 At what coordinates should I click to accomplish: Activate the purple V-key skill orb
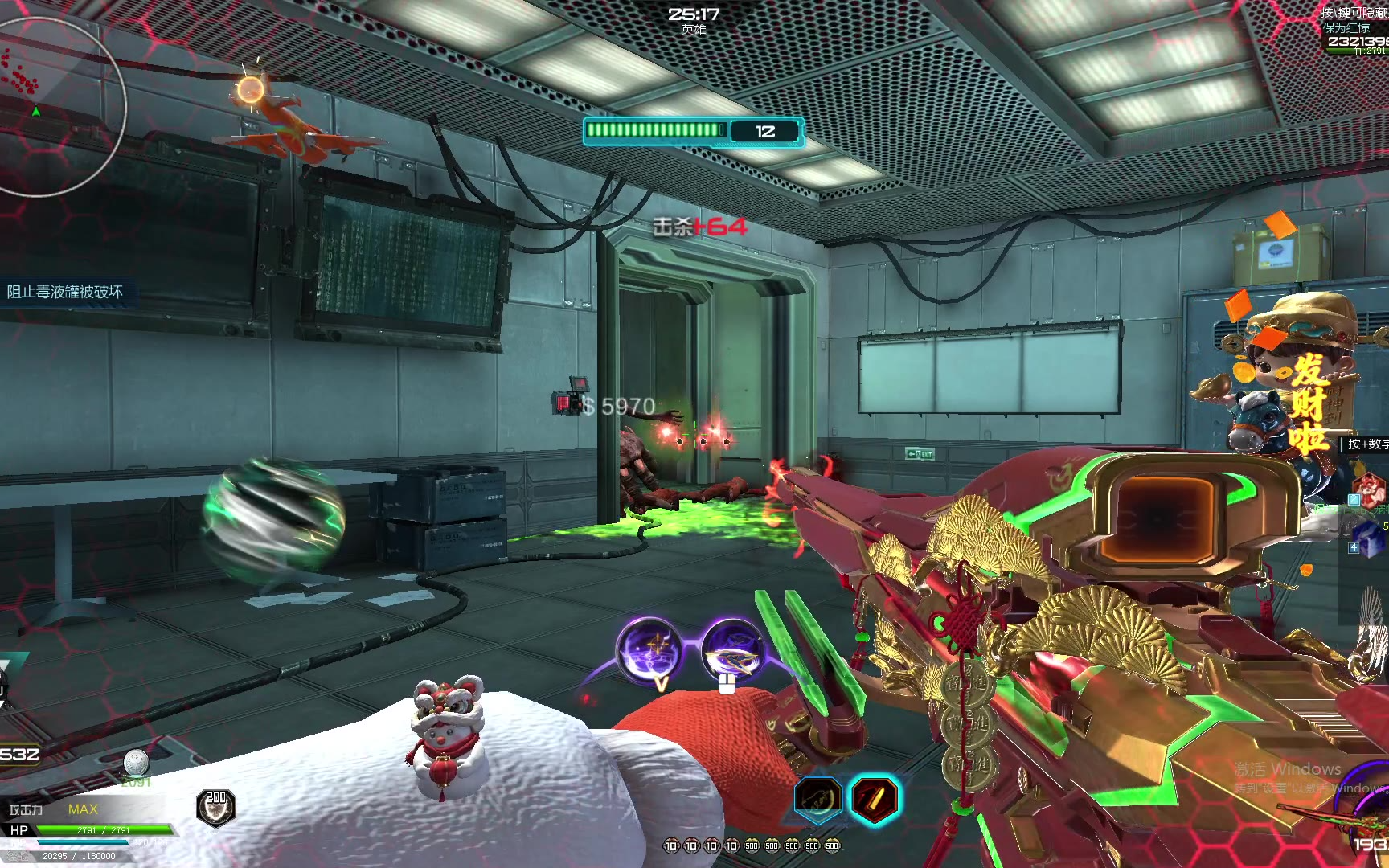(x=649, y=650)
